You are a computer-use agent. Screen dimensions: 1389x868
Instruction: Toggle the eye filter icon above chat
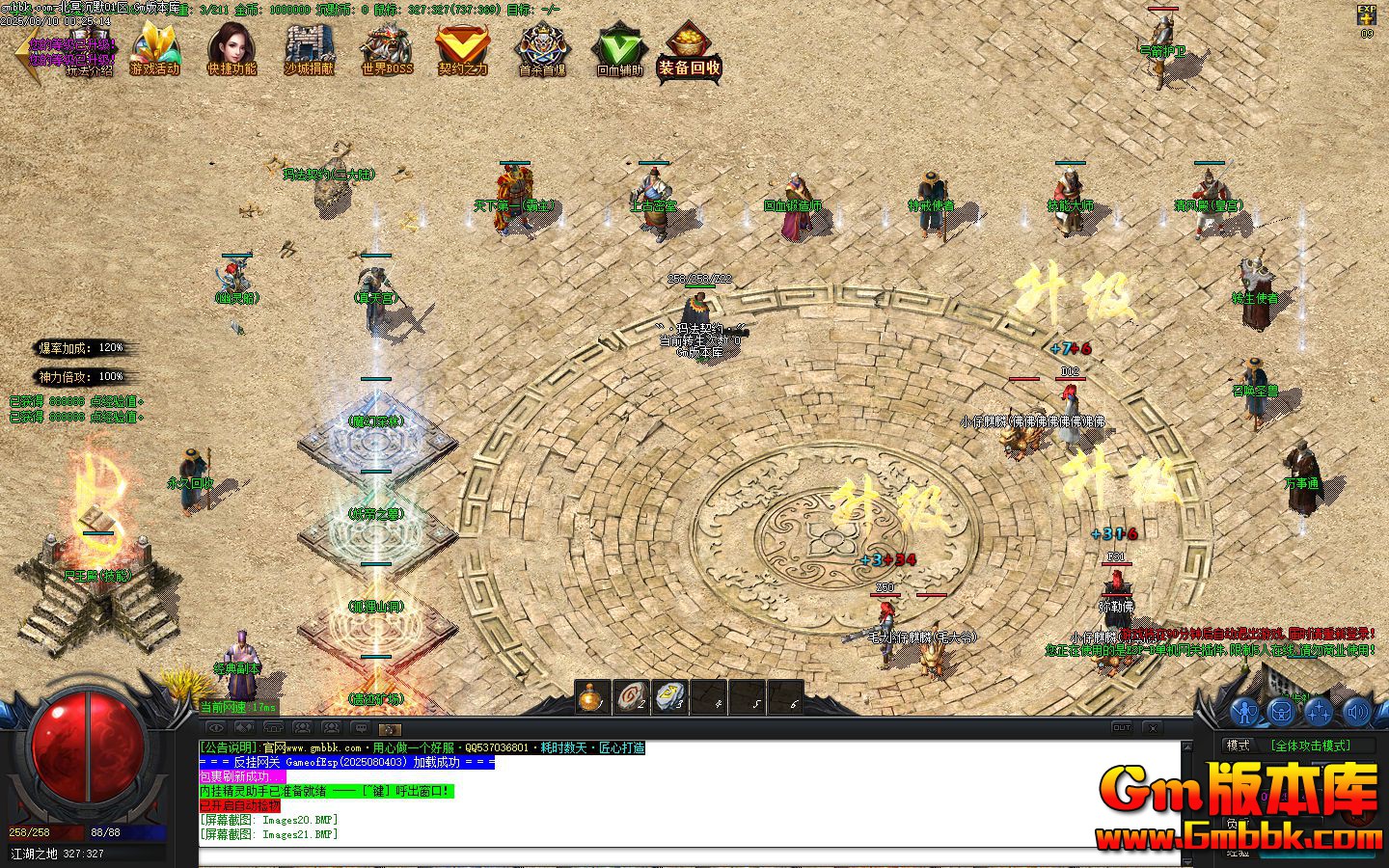coord(216,727)
